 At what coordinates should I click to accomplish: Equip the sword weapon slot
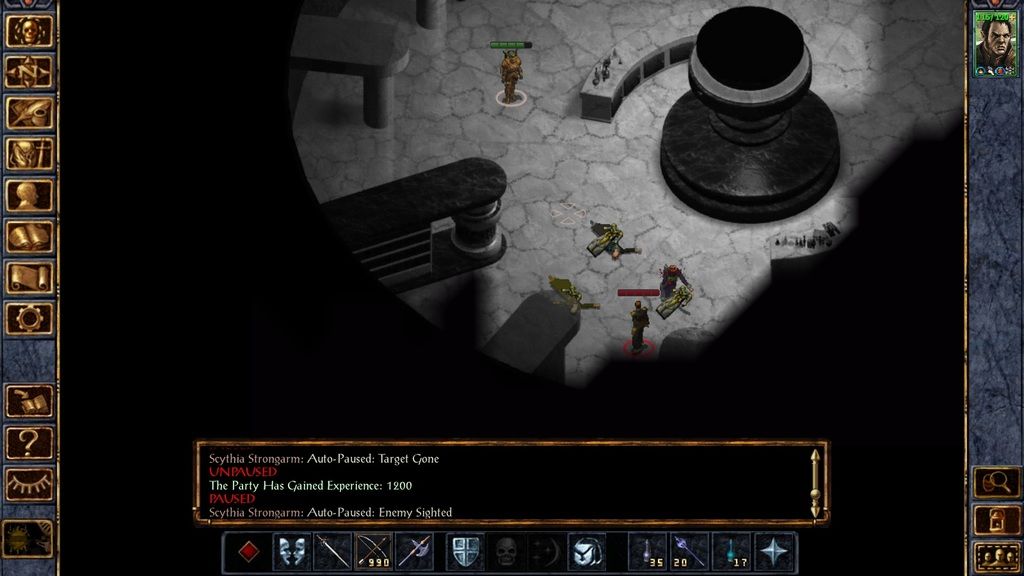(x=332, y=552)
